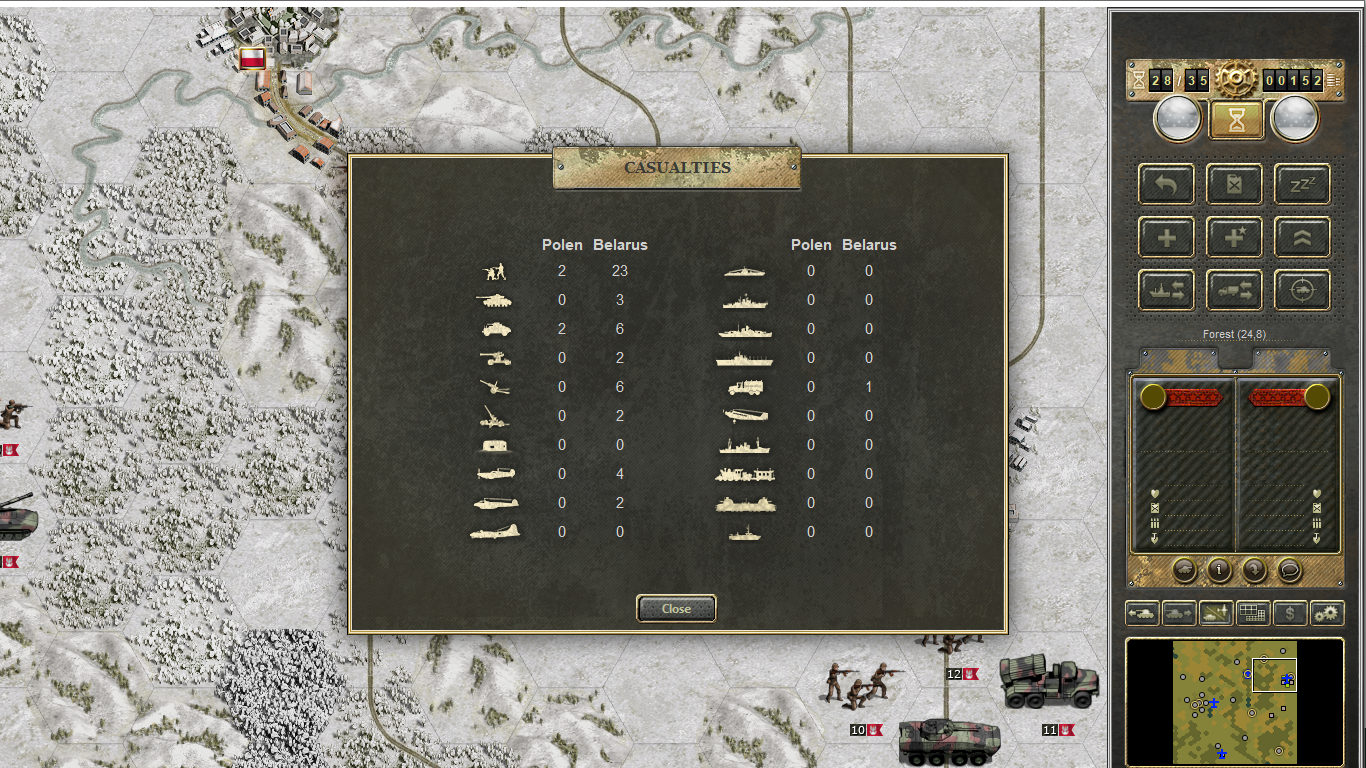Open the unit info round button
The image size is (1366, 768).
tap(1219, 570)
